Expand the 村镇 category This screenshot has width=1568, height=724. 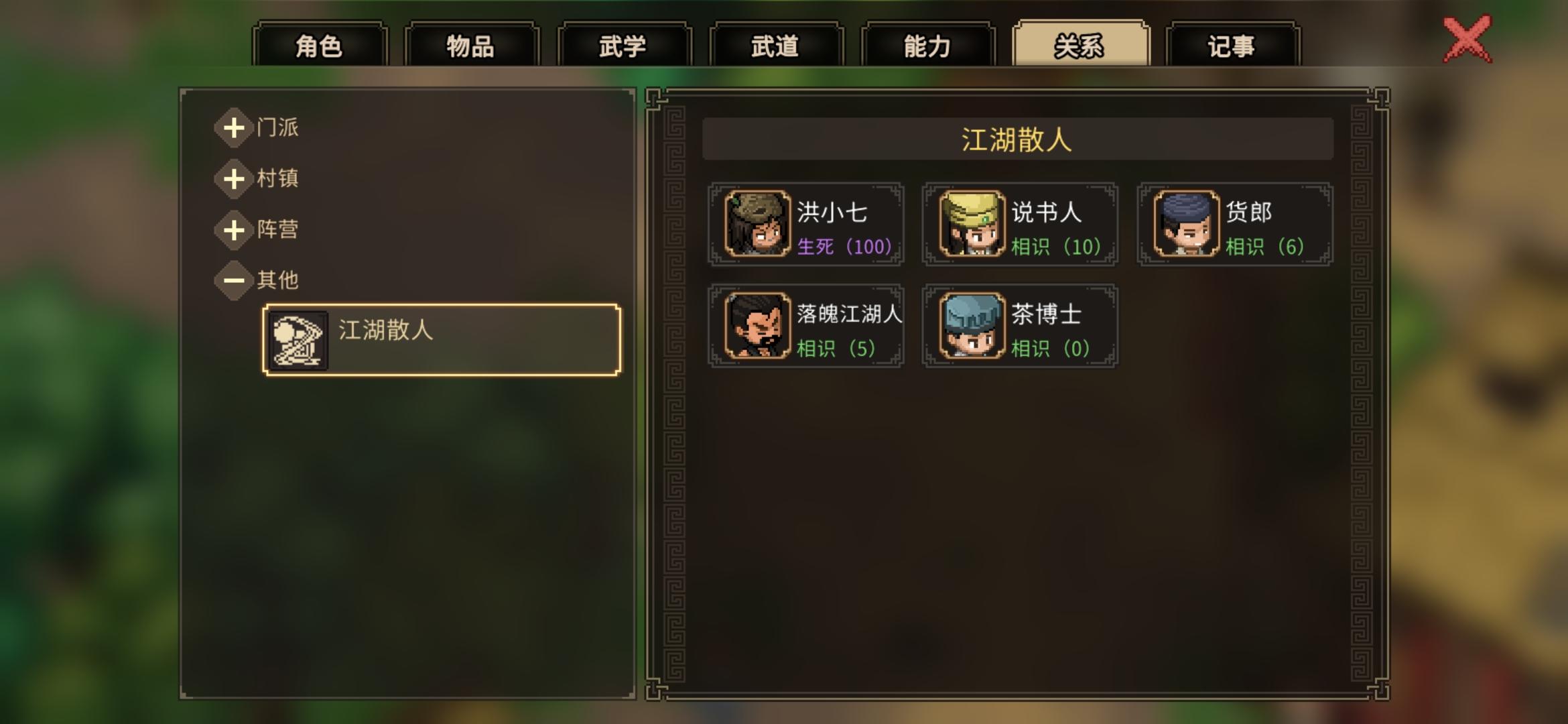tap(234, 179)
